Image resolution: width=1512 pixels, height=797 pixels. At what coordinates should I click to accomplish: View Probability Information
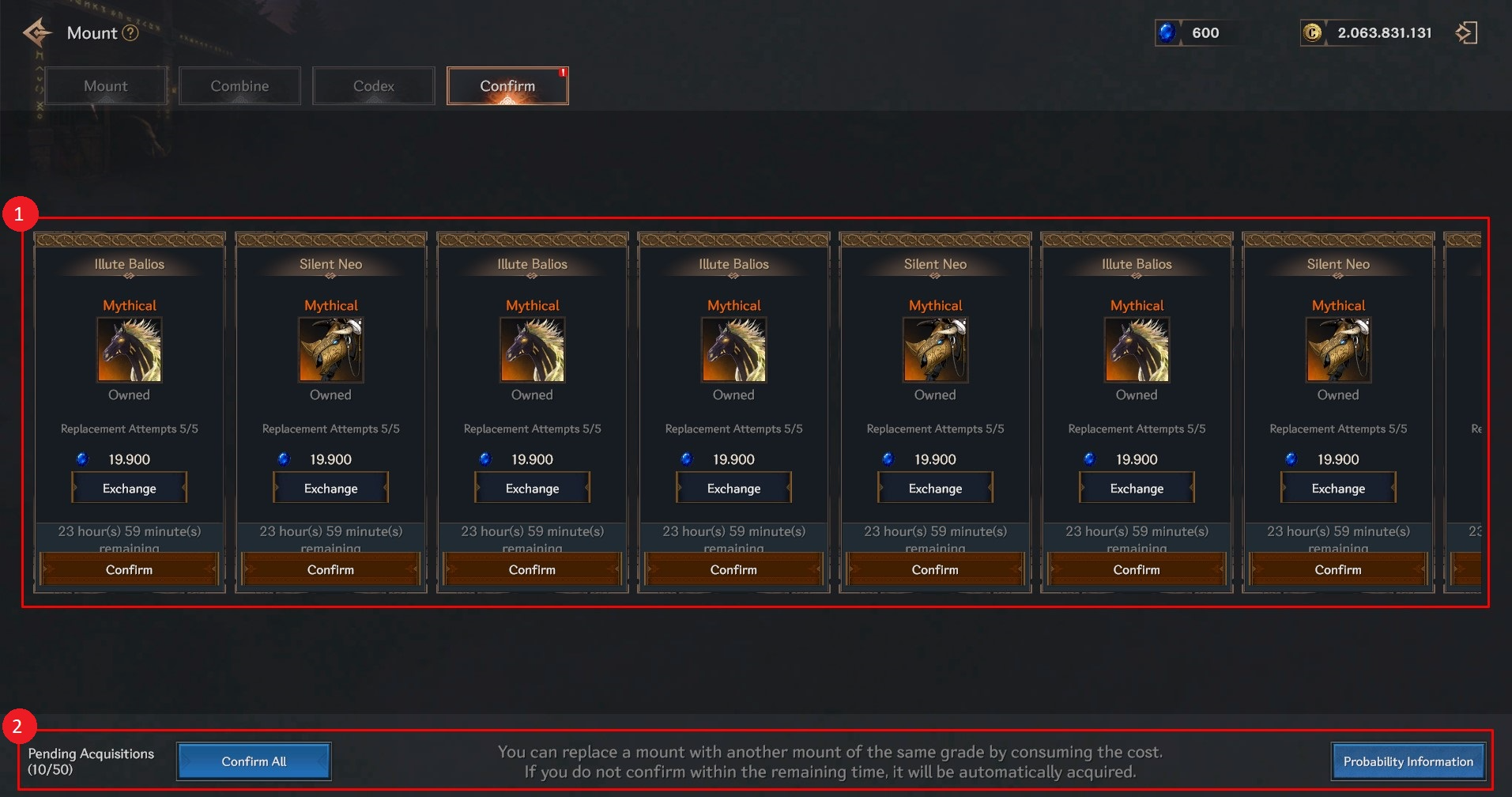click(1408, 761)
